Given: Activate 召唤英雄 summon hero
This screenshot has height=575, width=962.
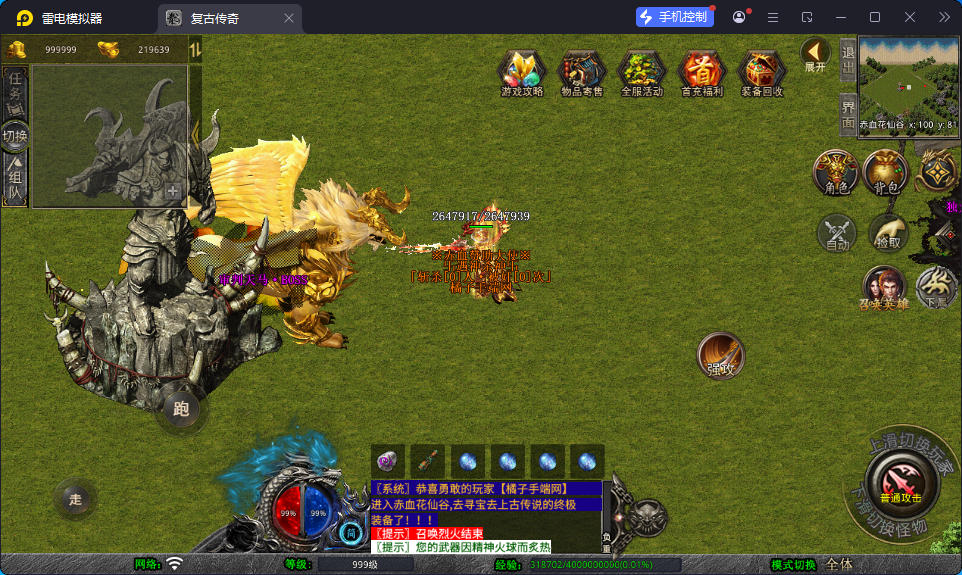Looking at the screenshot, I should click(x=884, y=288).
